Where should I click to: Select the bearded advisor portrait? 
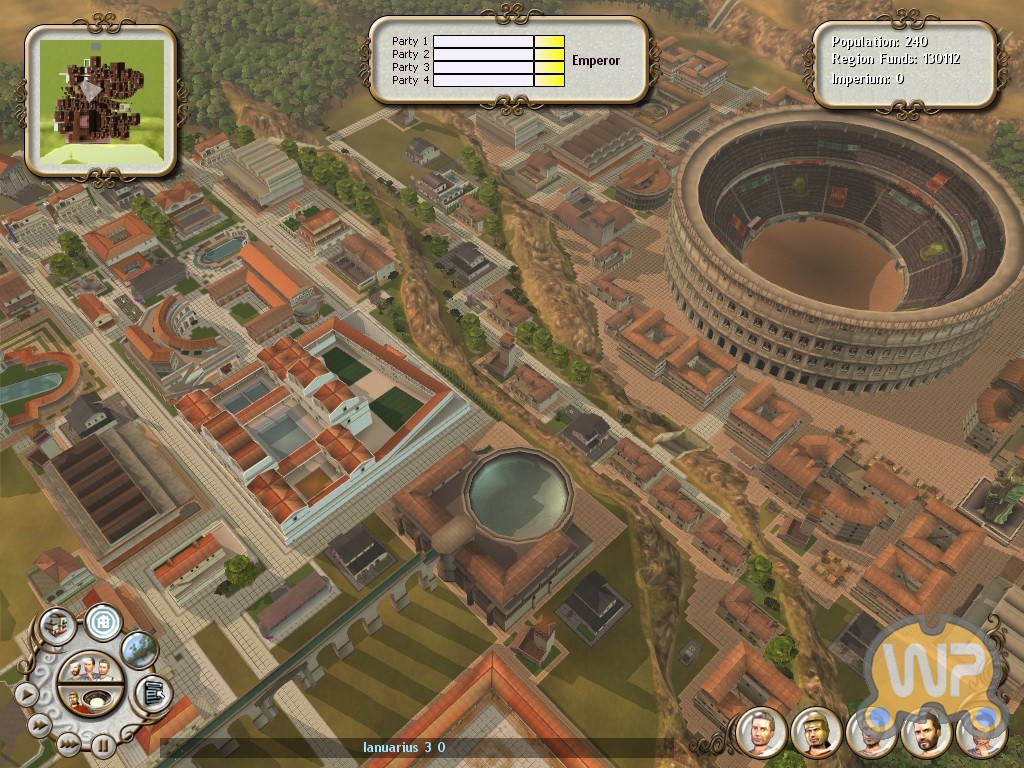pyautogui.click(x=924, y=733)
